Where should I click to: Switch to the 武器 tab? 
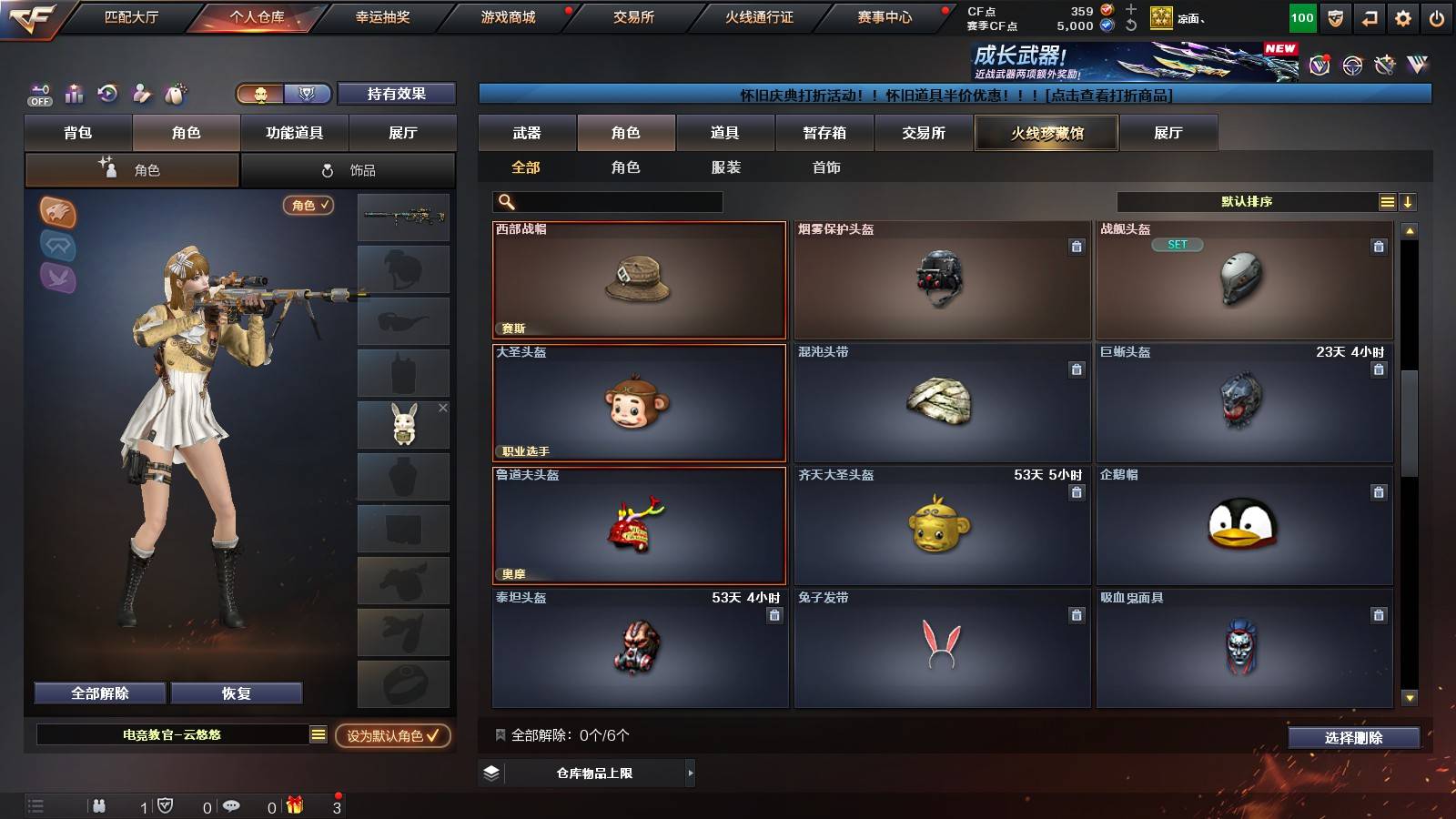[528, 133]
